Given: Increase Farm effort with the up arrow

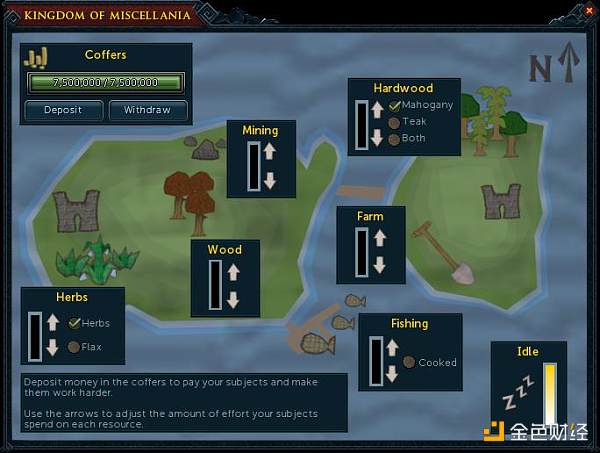Looking at the screenshot, I should pos(378,238).
